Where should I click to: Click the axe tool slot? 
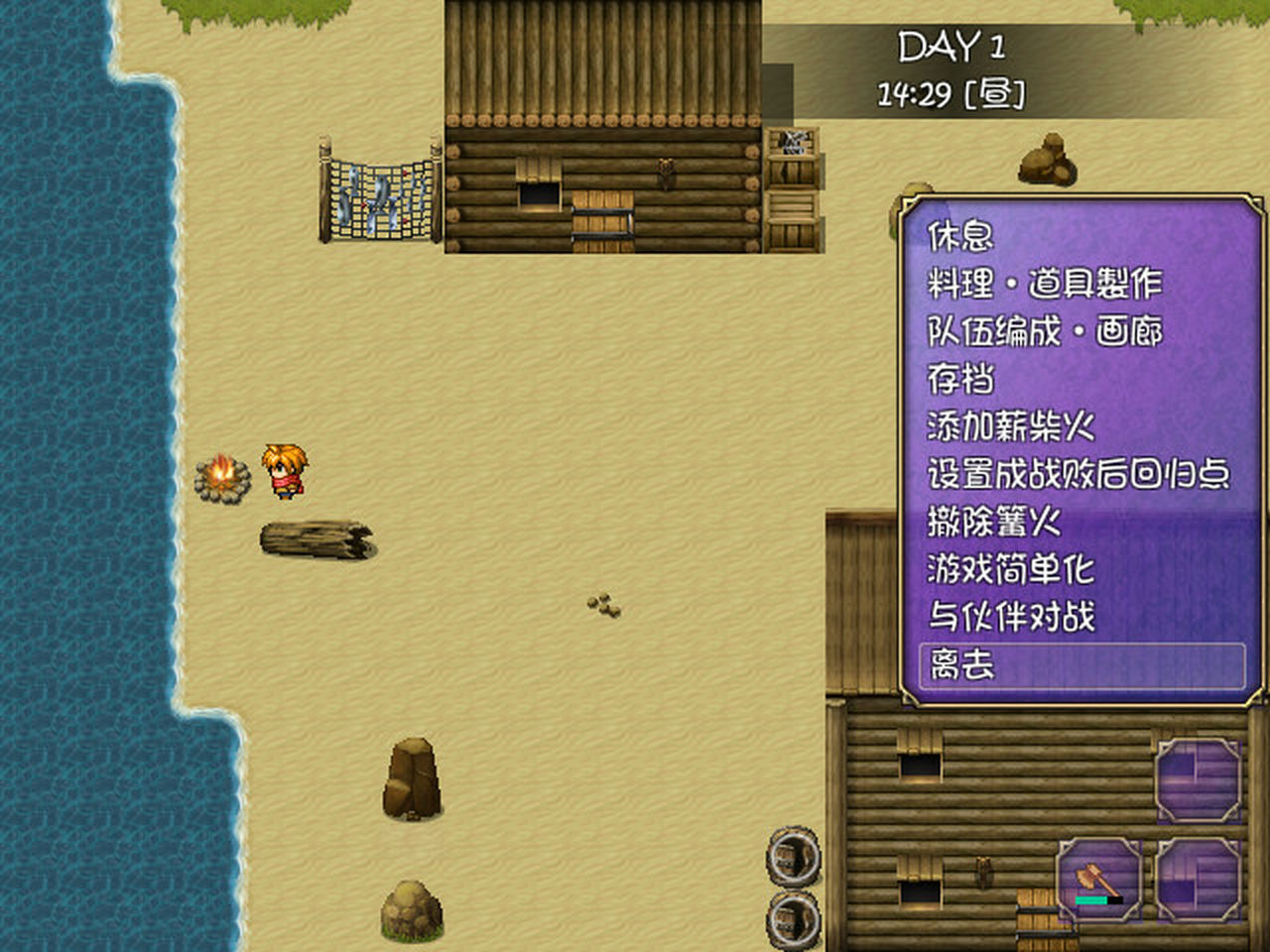(1099, 879)
